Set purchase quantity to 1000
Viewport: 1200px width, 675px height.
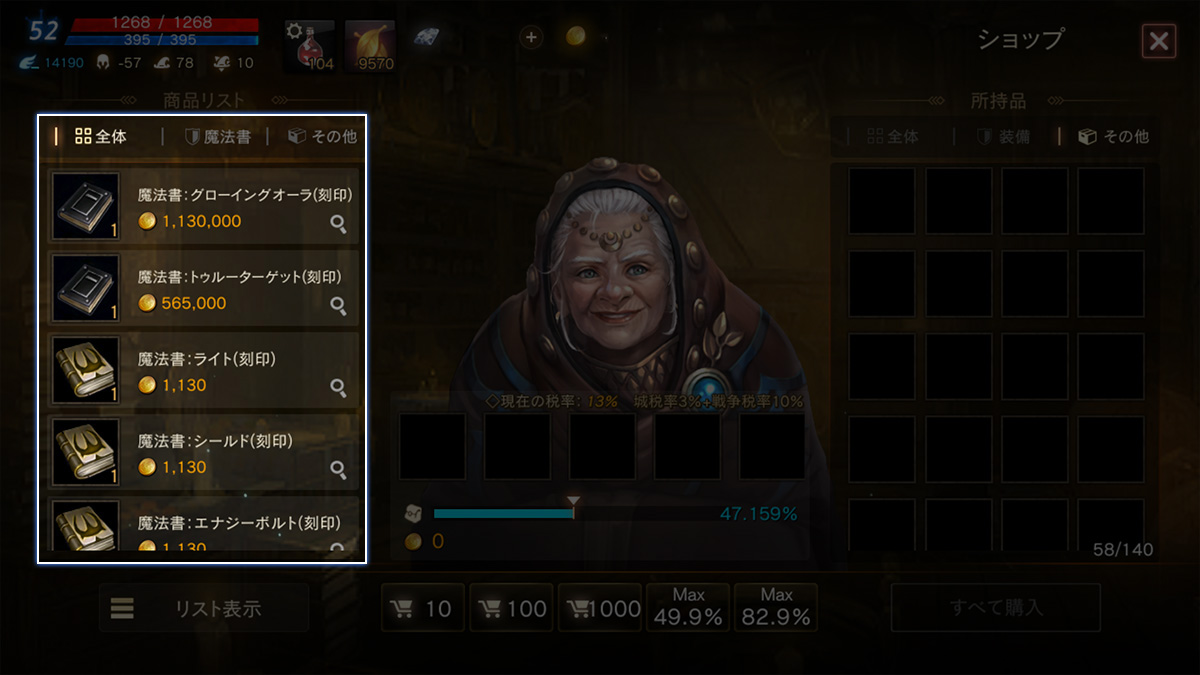599,608
